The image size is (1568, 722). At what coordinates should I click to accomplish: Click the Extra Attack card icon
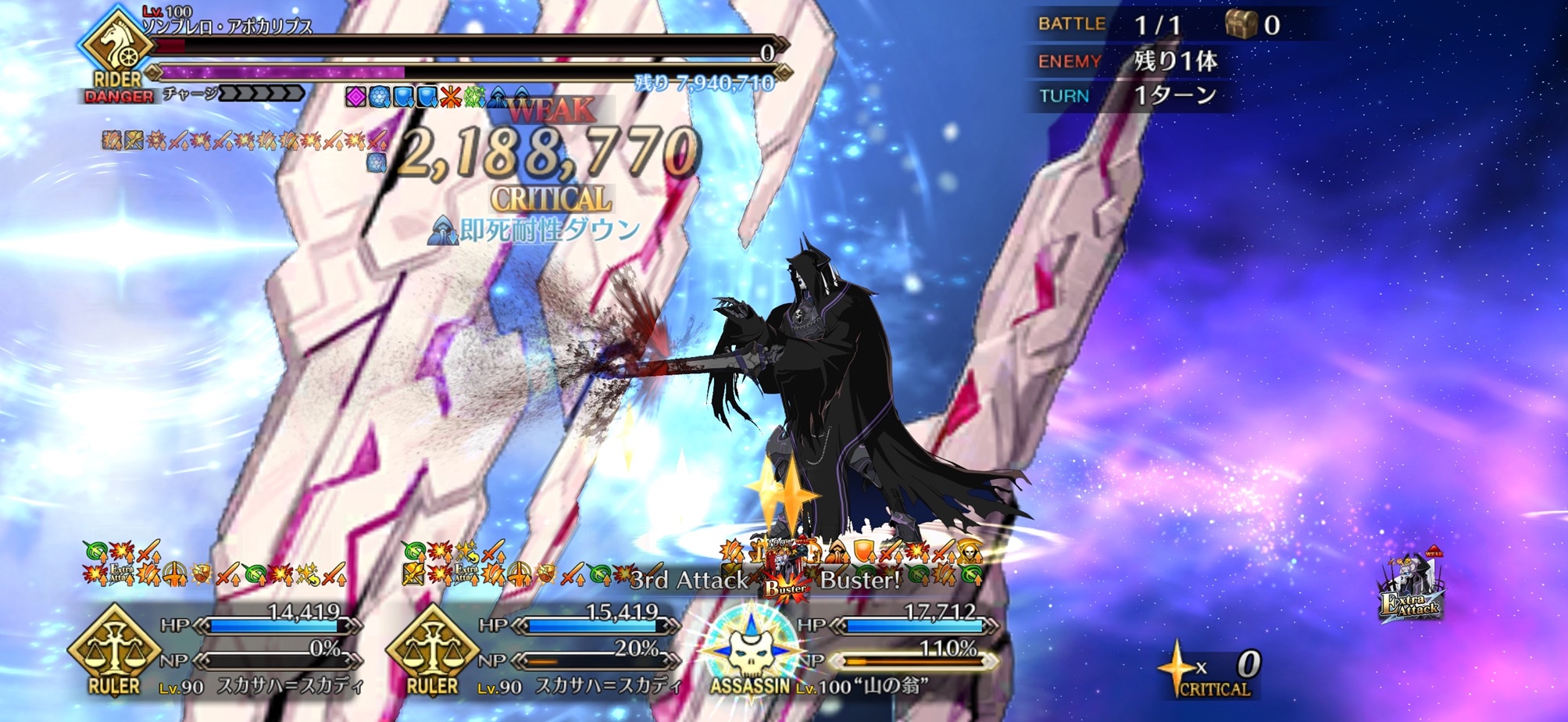(1412, 588)
